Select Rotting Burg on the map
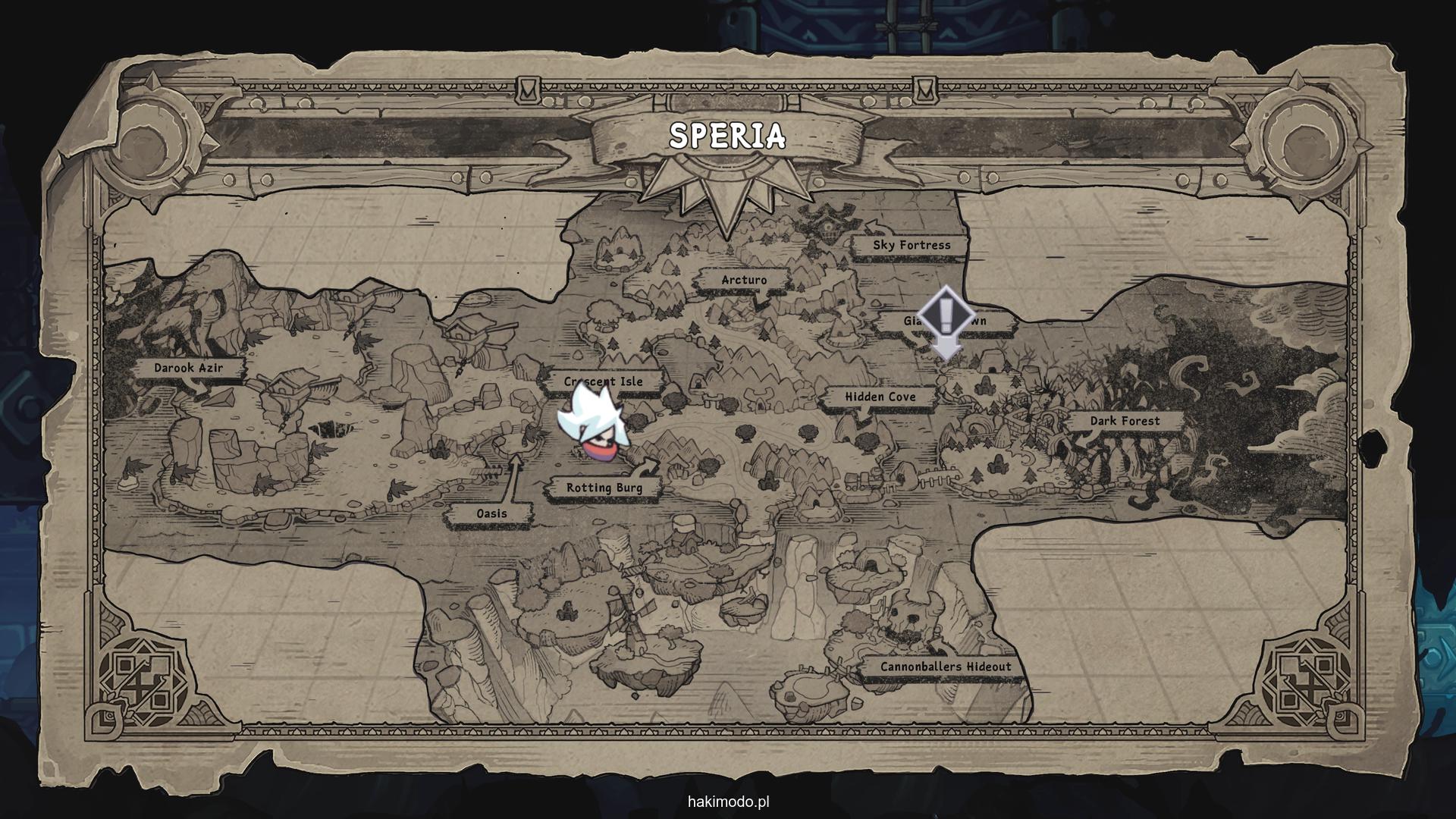The height and width of the screenshot is (819, 1456). pyautogui.click(x=604, y=488)
